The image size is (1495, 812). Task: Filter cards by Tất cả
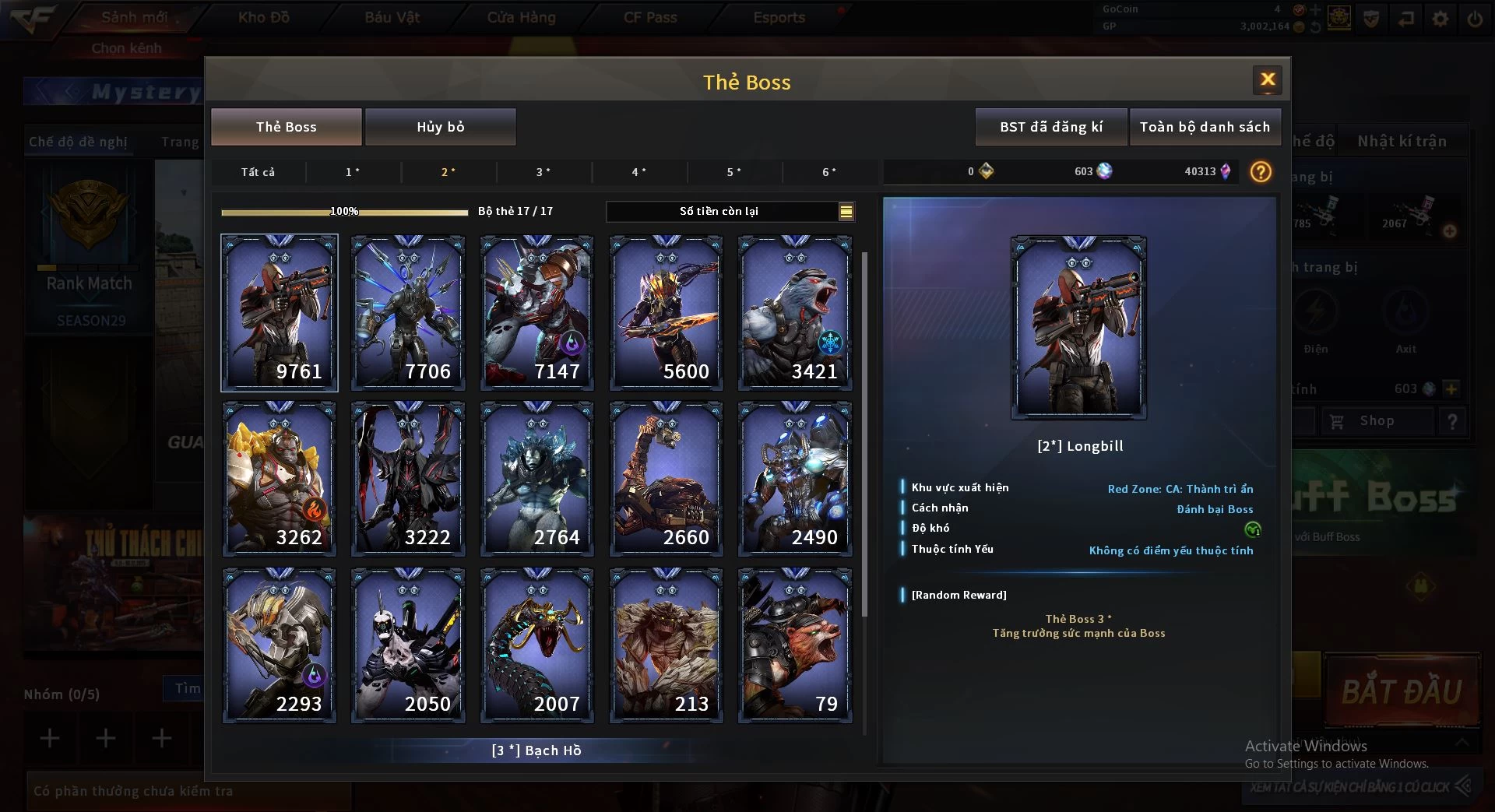258,172
